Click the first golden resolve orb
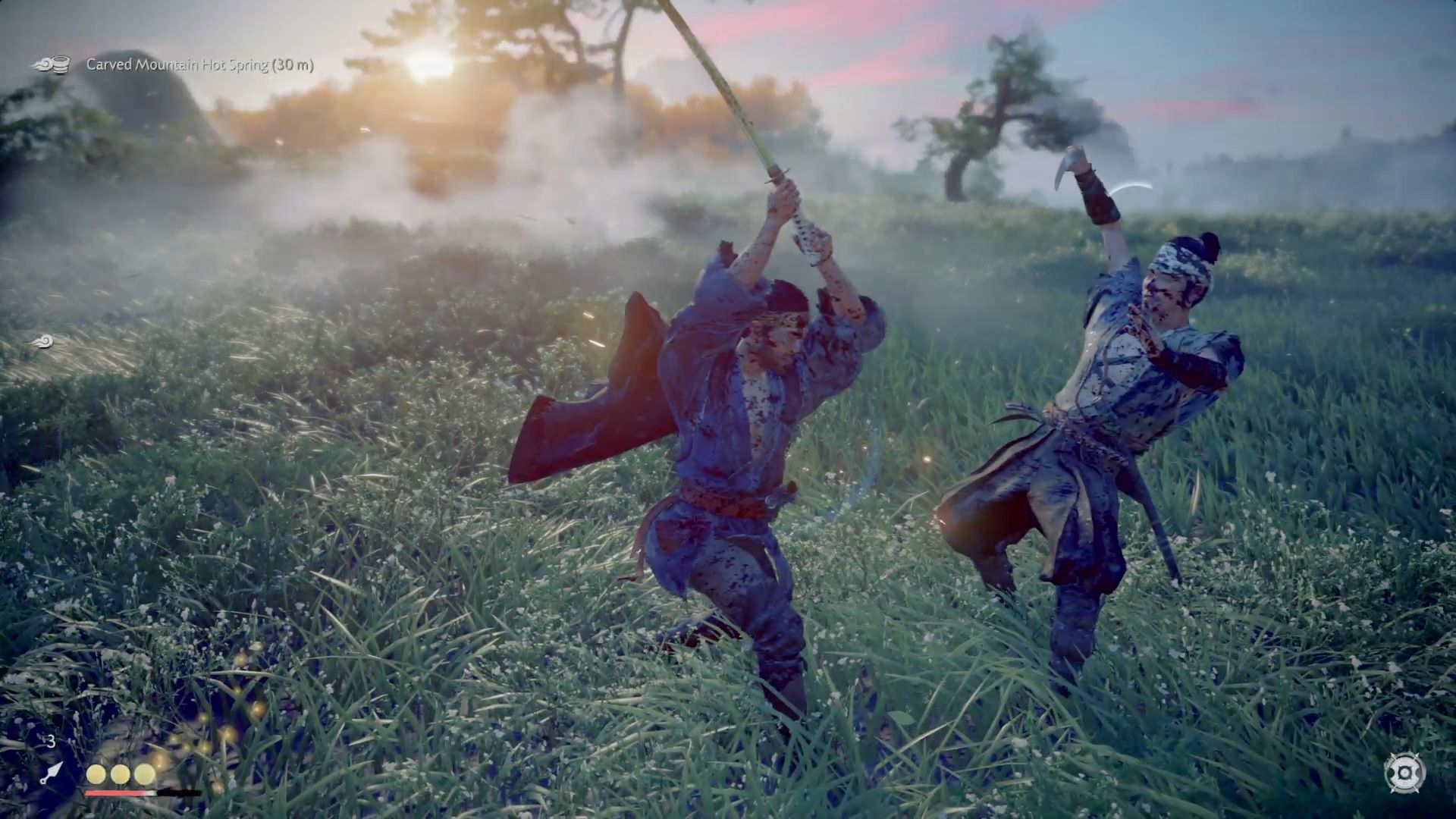The height and width of the screenshot is (819, 1456). (x=96, y=774)
